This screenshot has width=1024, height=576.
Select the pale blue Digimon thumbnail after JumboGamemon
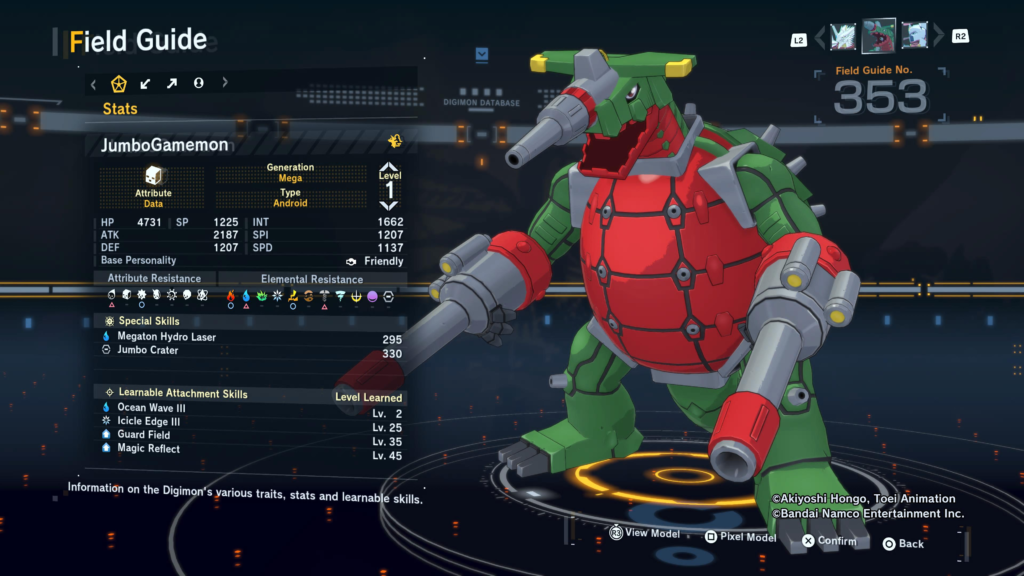(x=914, y=37)
